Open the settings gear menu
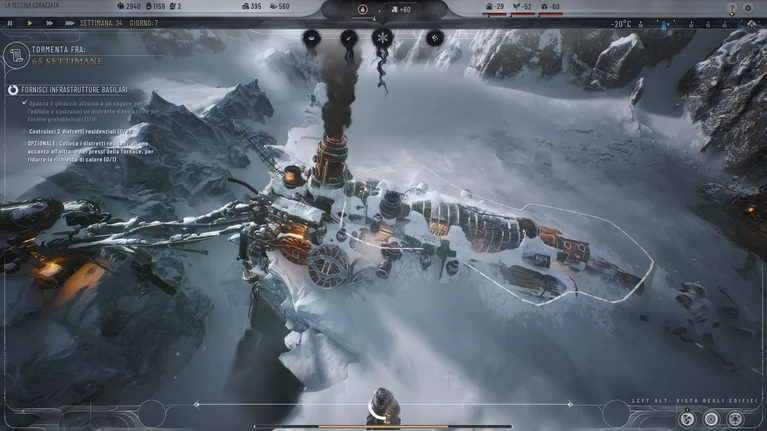This screenshot has height=431, width=767. [748, 8]
